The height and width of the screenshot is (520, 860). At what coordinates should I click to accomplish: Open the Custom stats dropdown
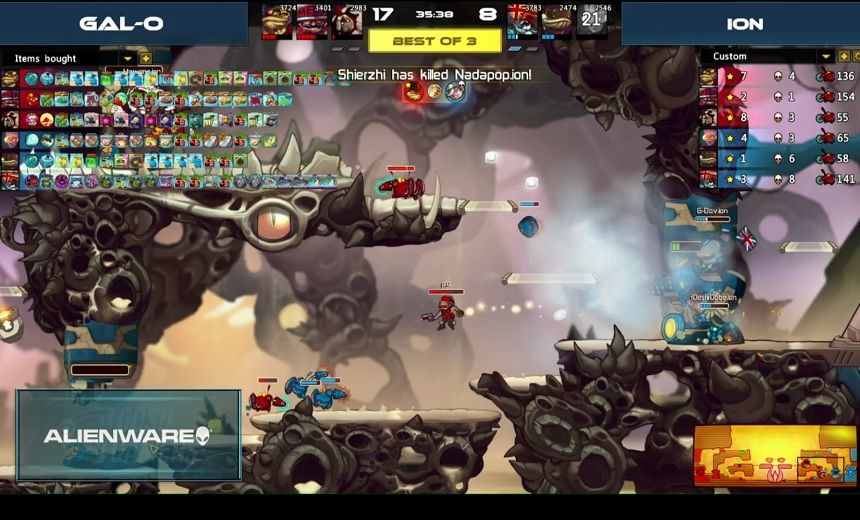(x=826, y=57)
